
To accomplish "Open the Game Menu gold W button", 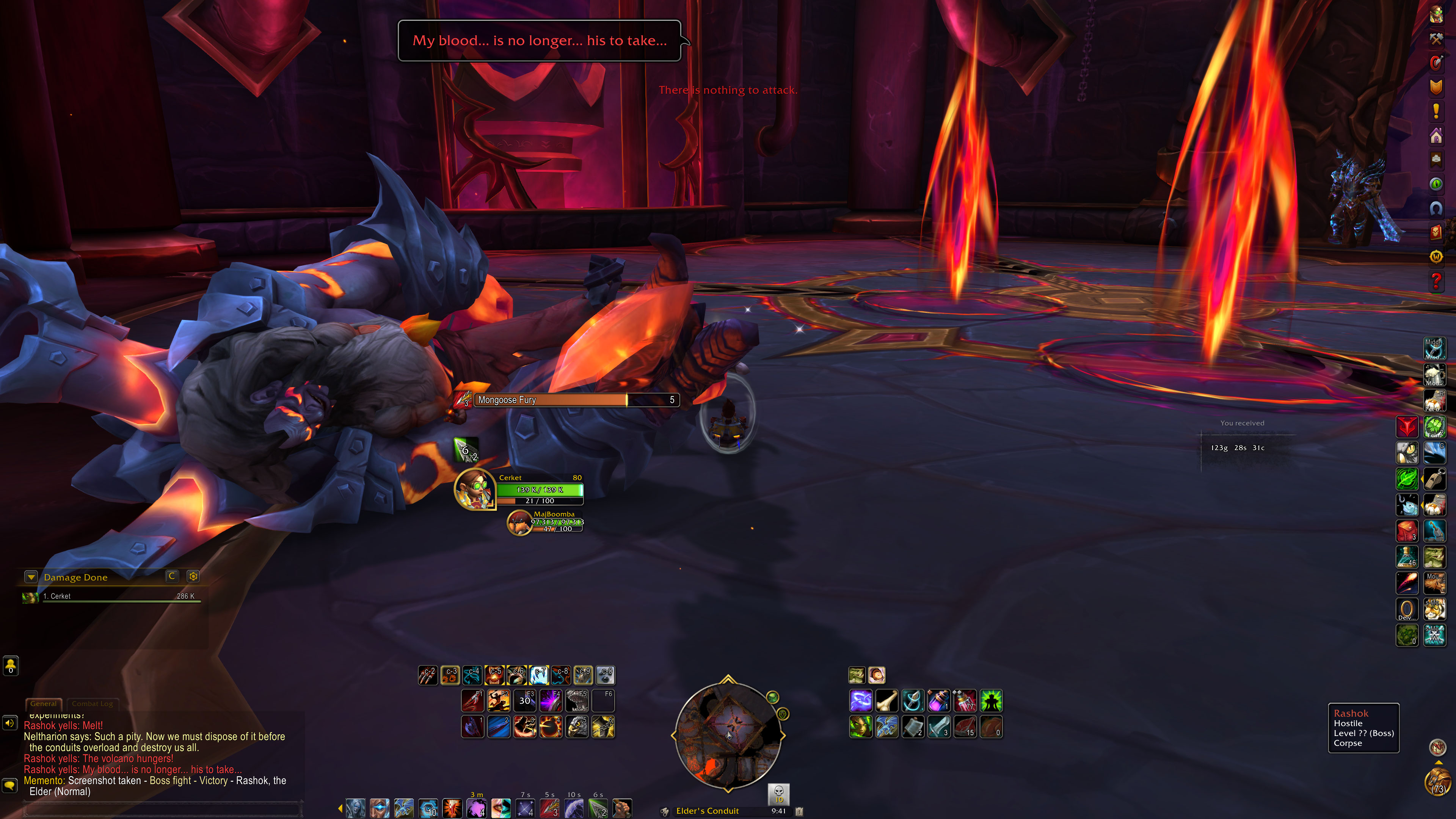I will (x=1436, y=257).
